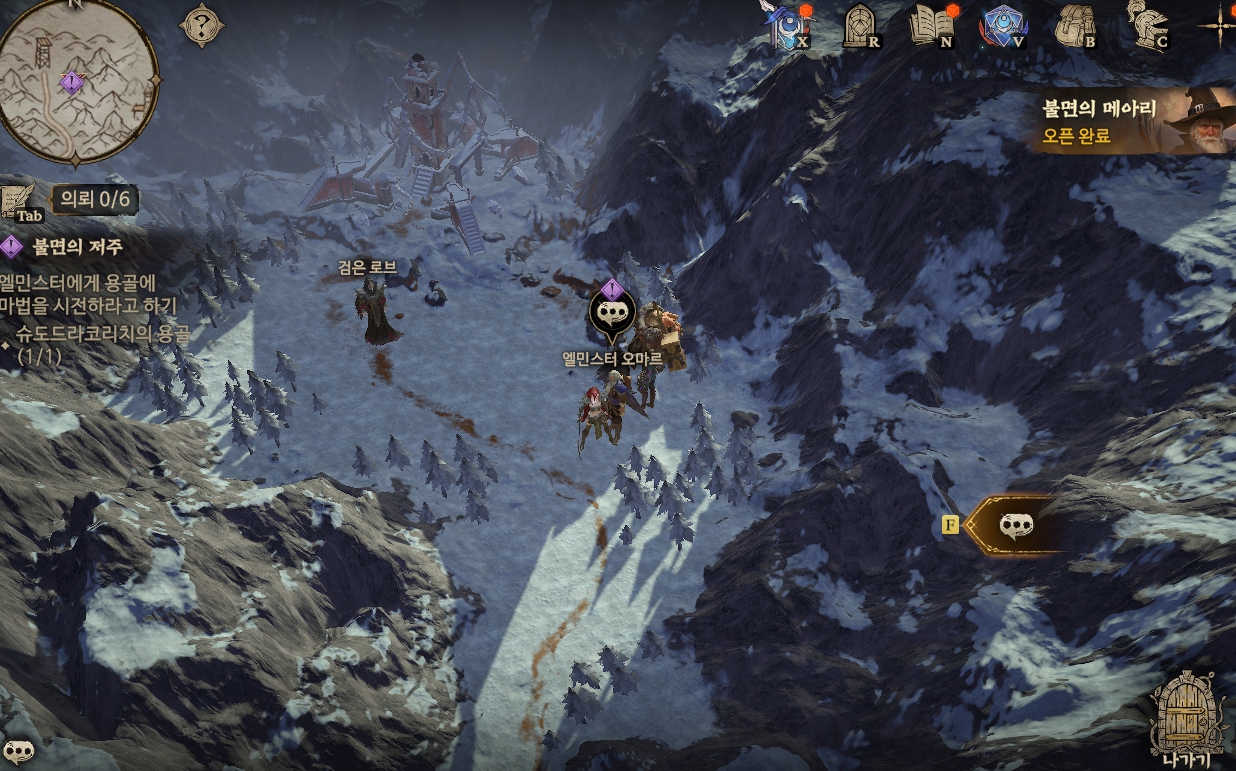
Task: Open the question mark help icon
Action: pyautogui.click(x=201, y=25)
